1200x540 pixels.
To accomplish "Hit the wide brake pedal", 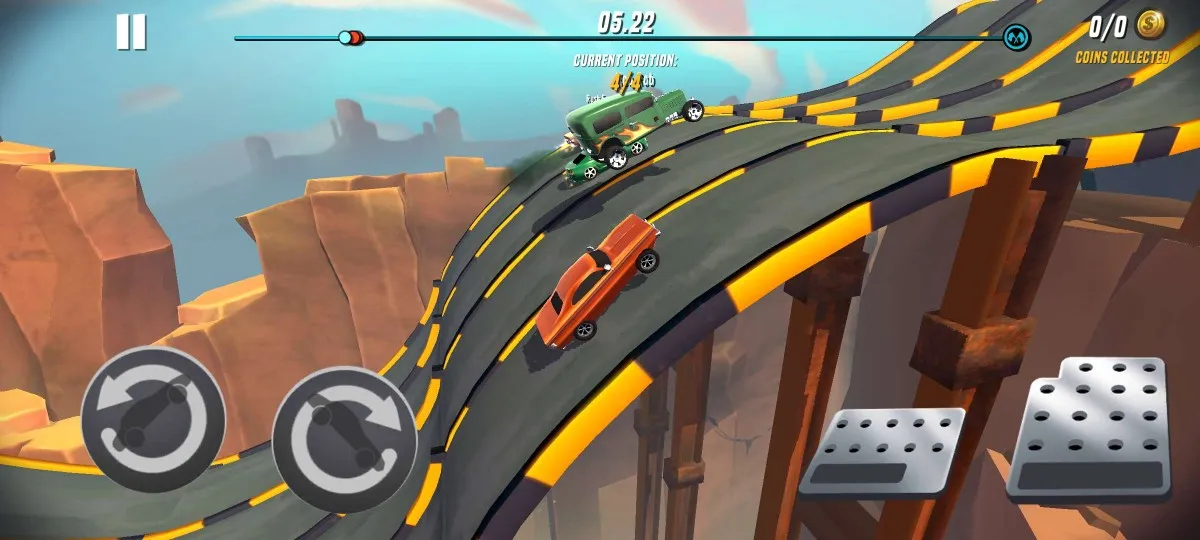I will tap(881, 452).
